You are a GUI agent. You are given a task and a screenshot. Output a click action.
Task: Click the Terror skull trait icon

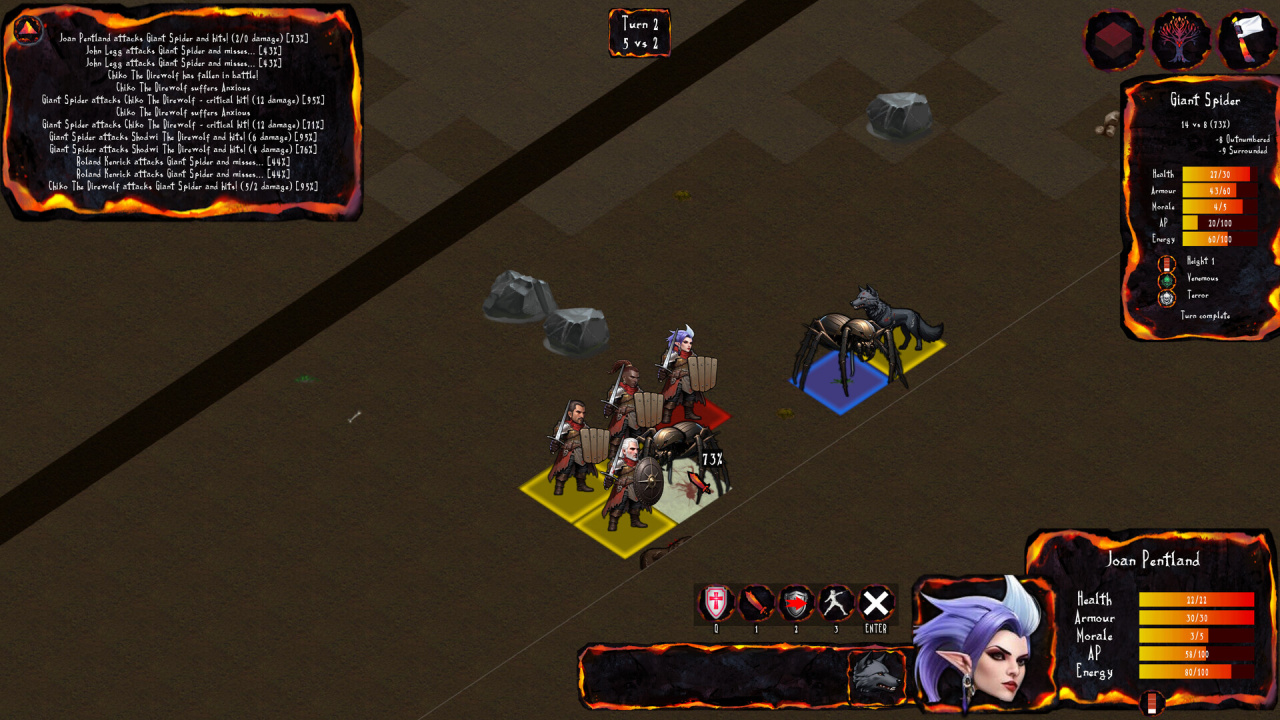[x=1167, y=297]
